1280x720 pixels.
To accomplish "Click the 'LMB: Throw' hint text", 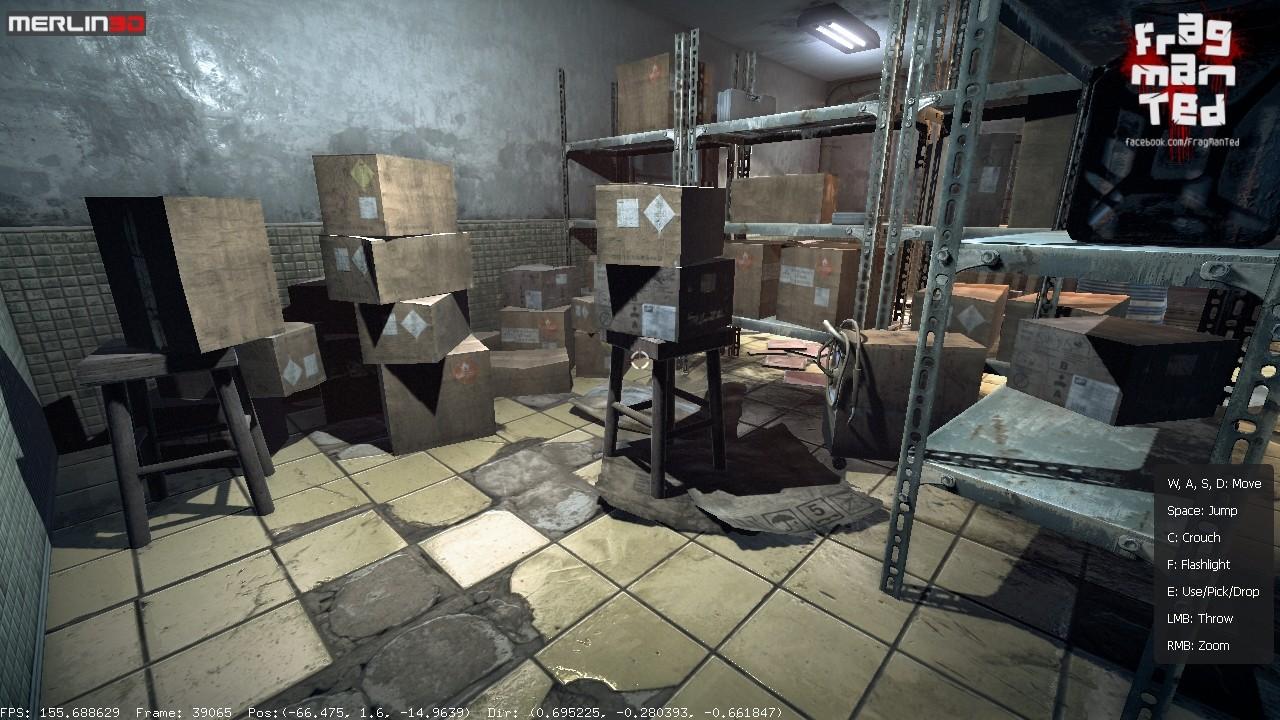I will click(x=1197, y=618).
